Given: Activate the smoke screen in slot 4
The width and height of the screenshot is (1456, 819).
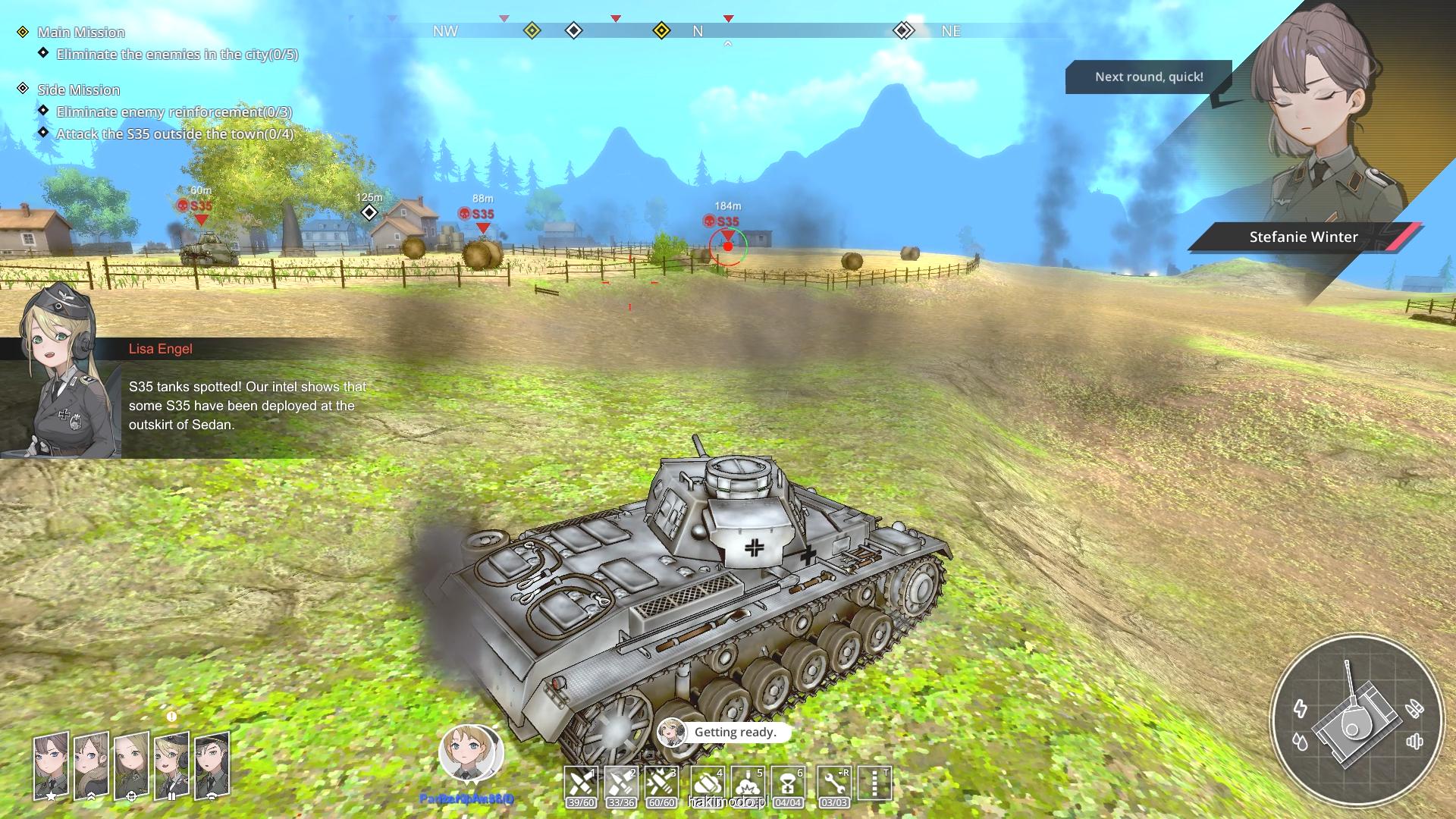Looking at the screenshot, I should [708, 784].
